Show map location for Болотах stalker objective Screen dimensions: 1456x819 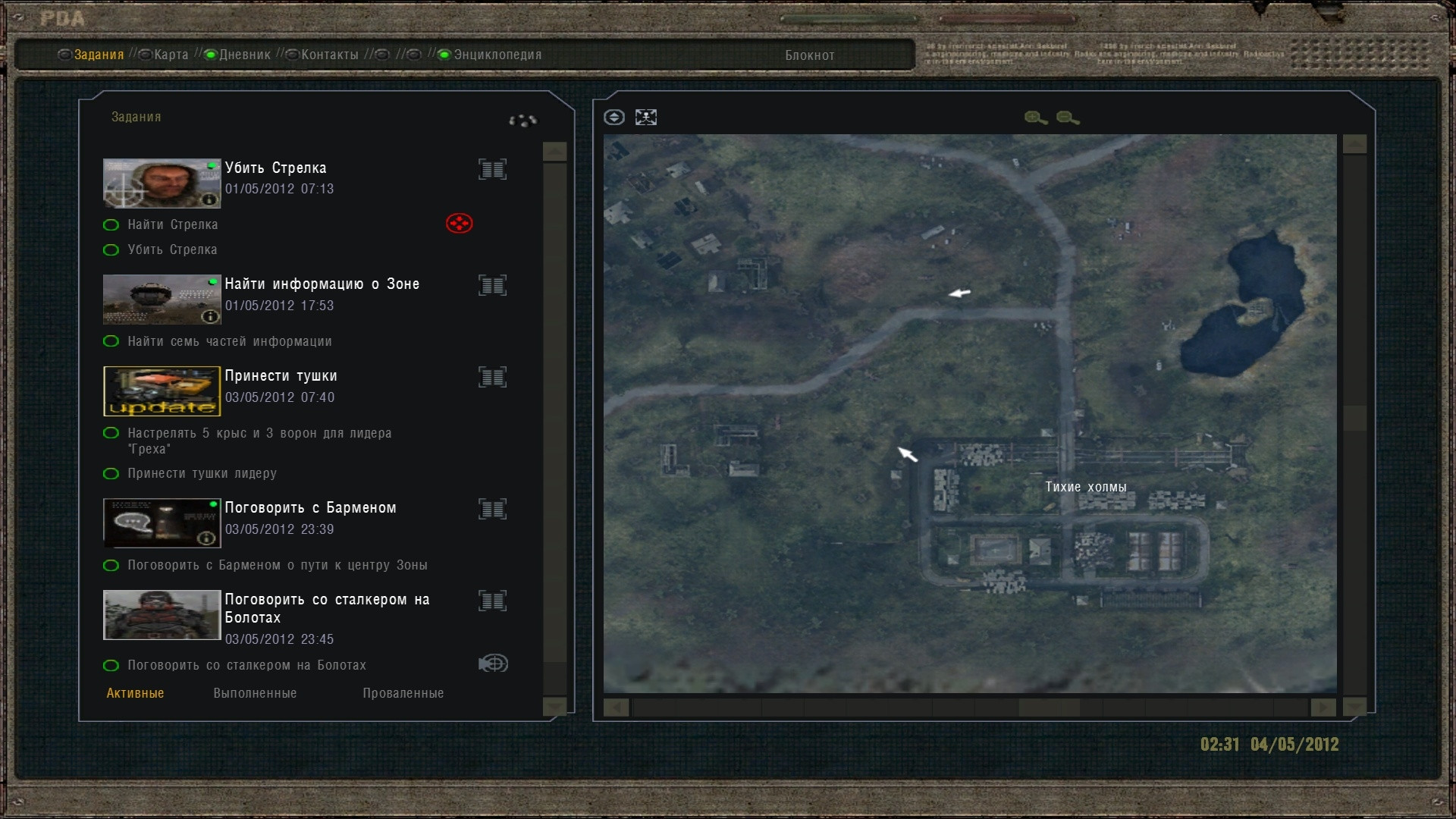click(493, 664)
